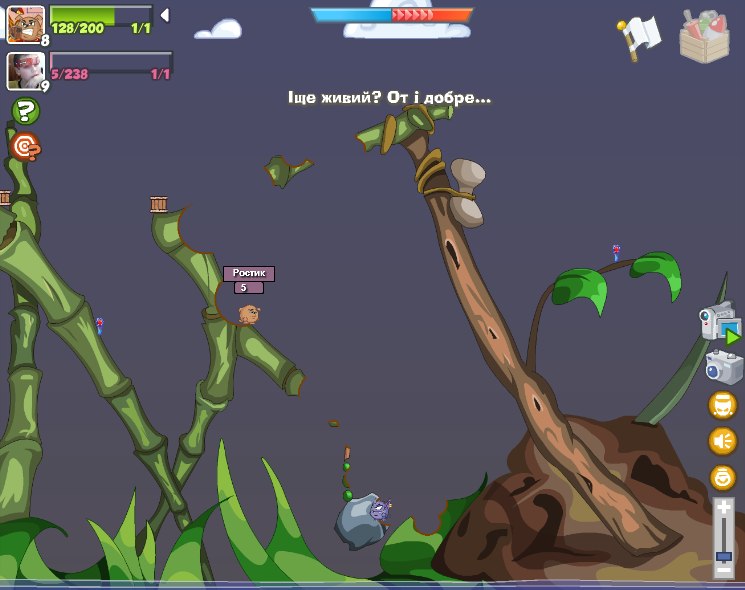Screen dimensions: 745x590
Task: Toggle sound with the speaker button
Action: [x=722, y=441]
